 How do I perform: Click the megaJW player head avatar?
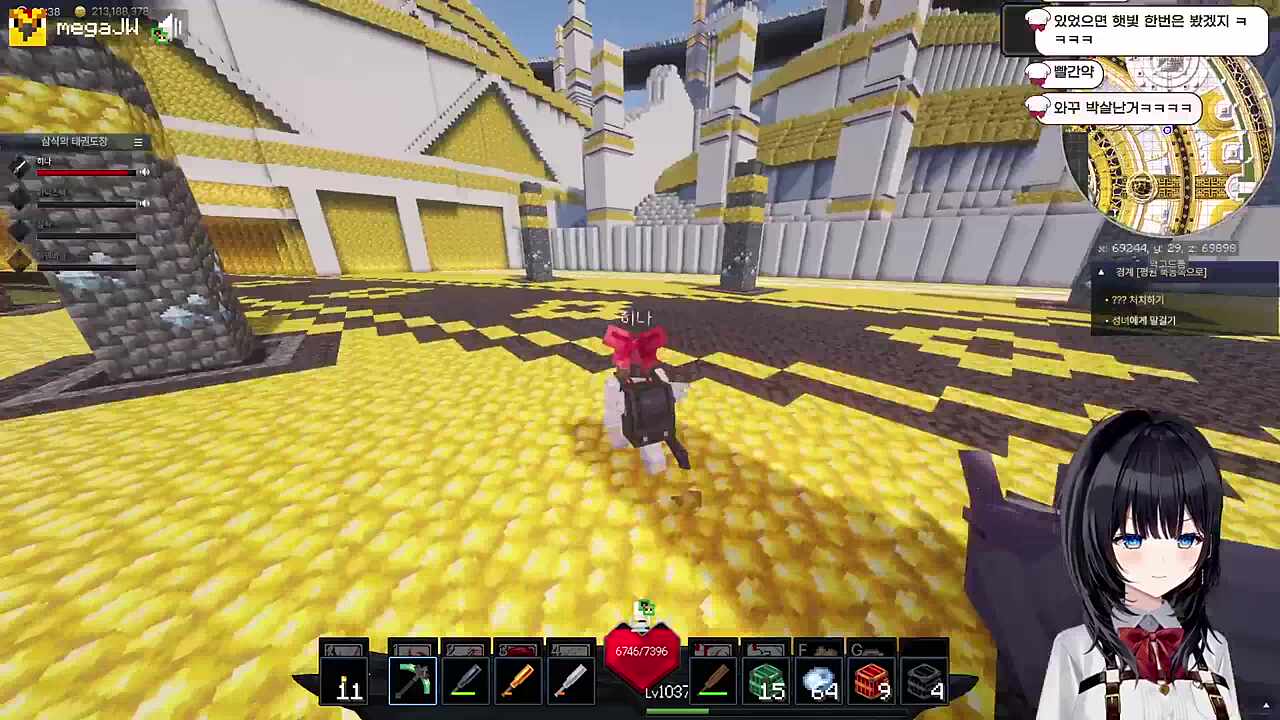click(27, 27)
